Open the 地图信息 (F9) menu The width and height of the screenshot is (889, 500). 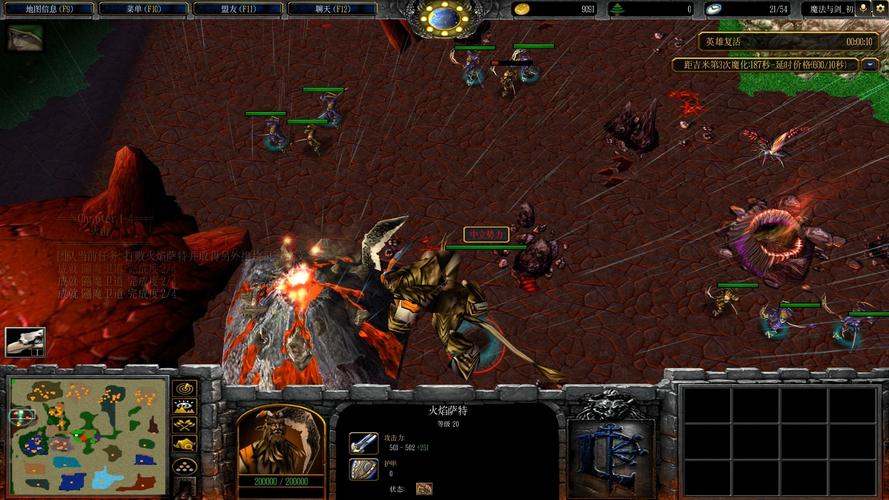(x=49, y=9)
